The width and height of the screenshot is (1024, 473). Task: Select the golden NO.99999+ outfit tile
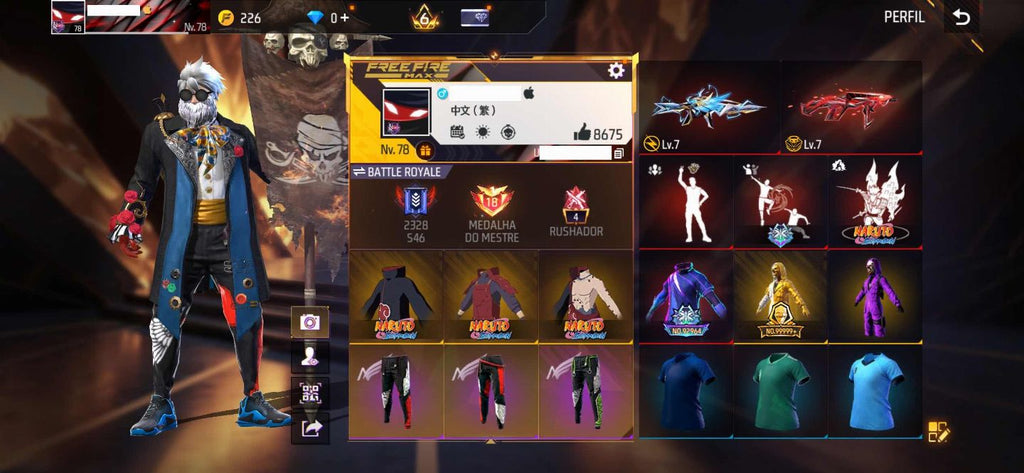click(780, 296)
